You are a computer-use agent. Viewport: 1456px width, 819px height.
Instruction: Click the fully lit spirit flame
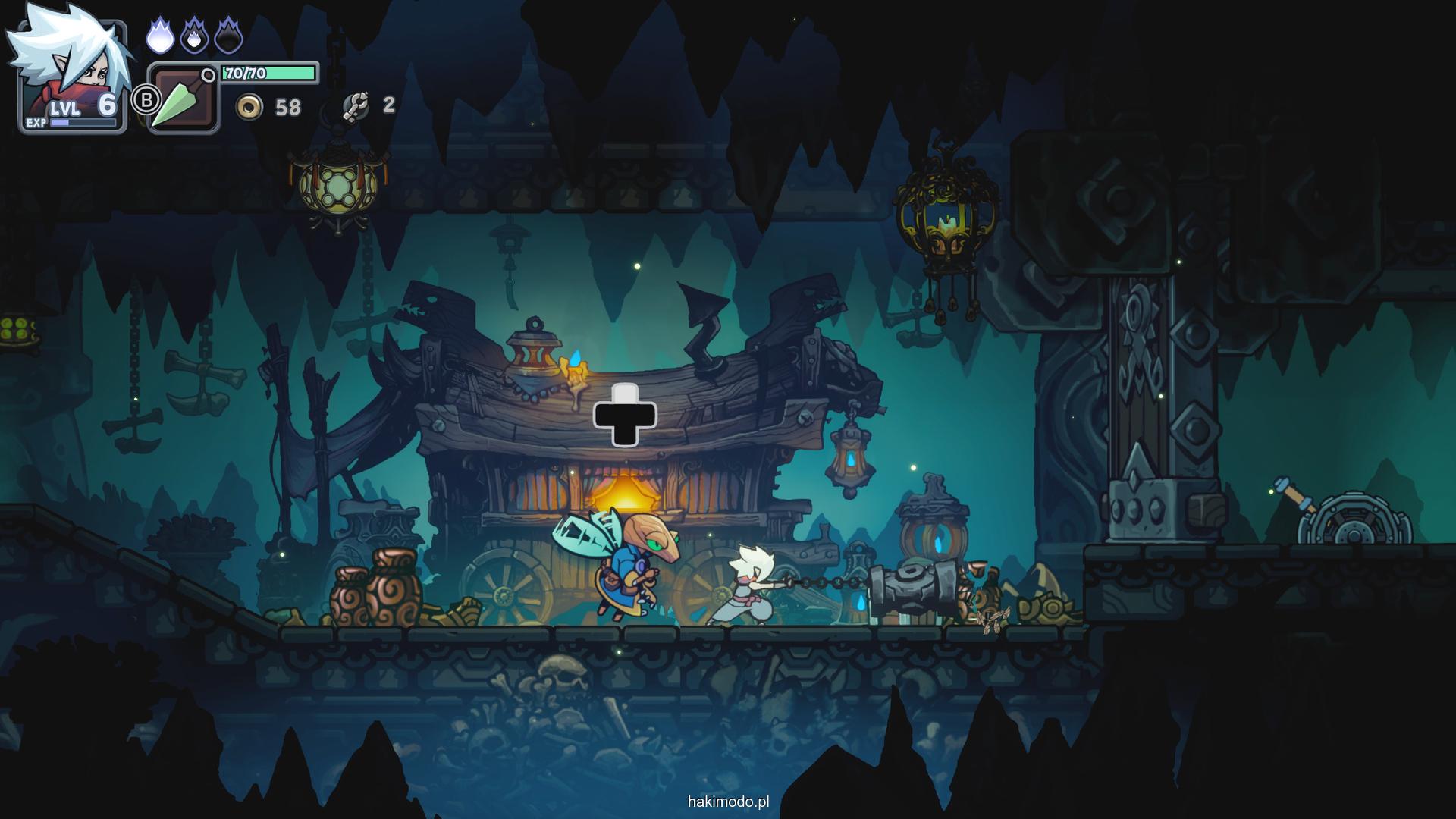pyautogui.click(x=160, y=36)
